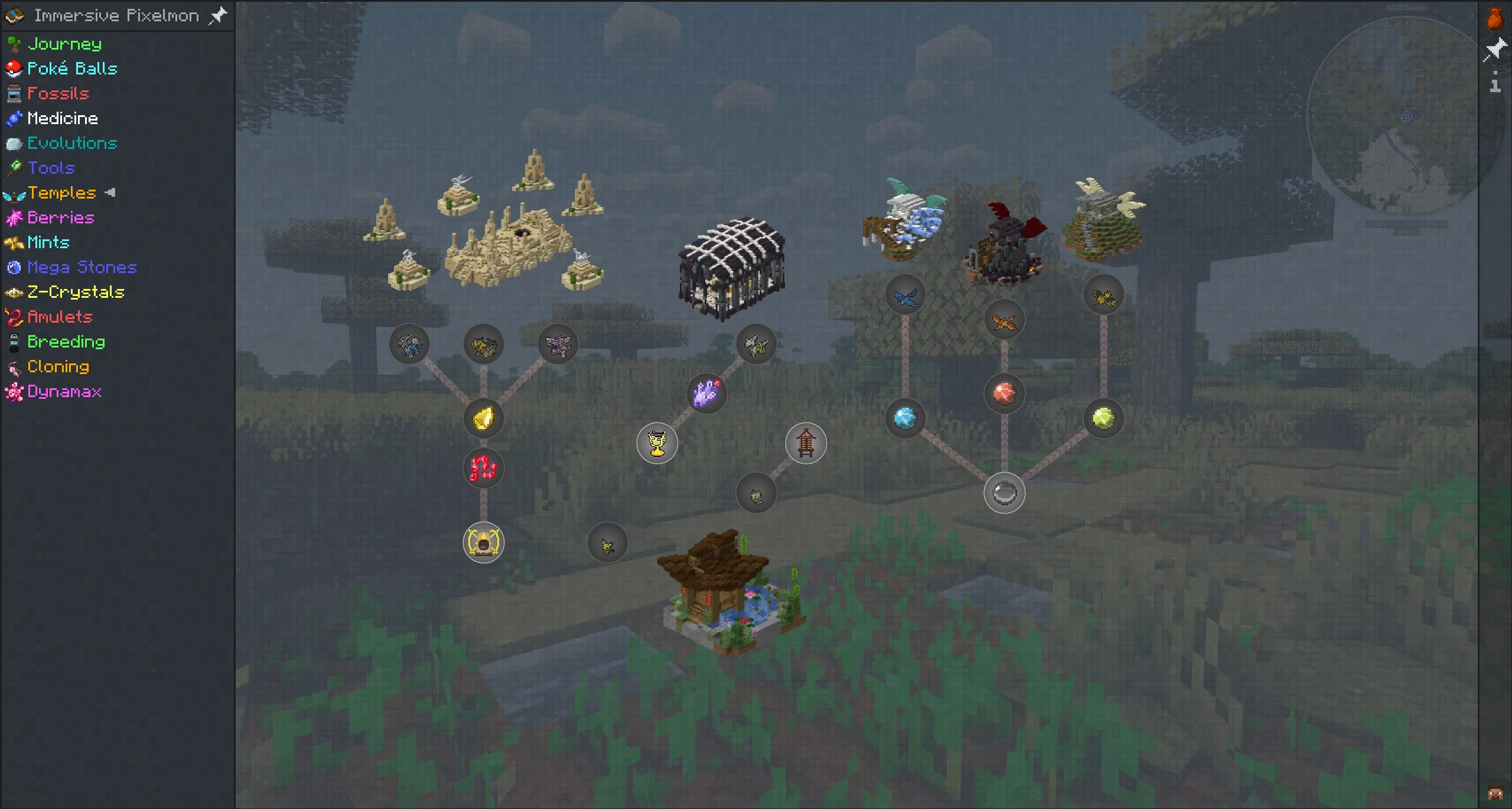Select the Pichu quest node
Viewport: 1512px width, 809px height.
[607, 542]
